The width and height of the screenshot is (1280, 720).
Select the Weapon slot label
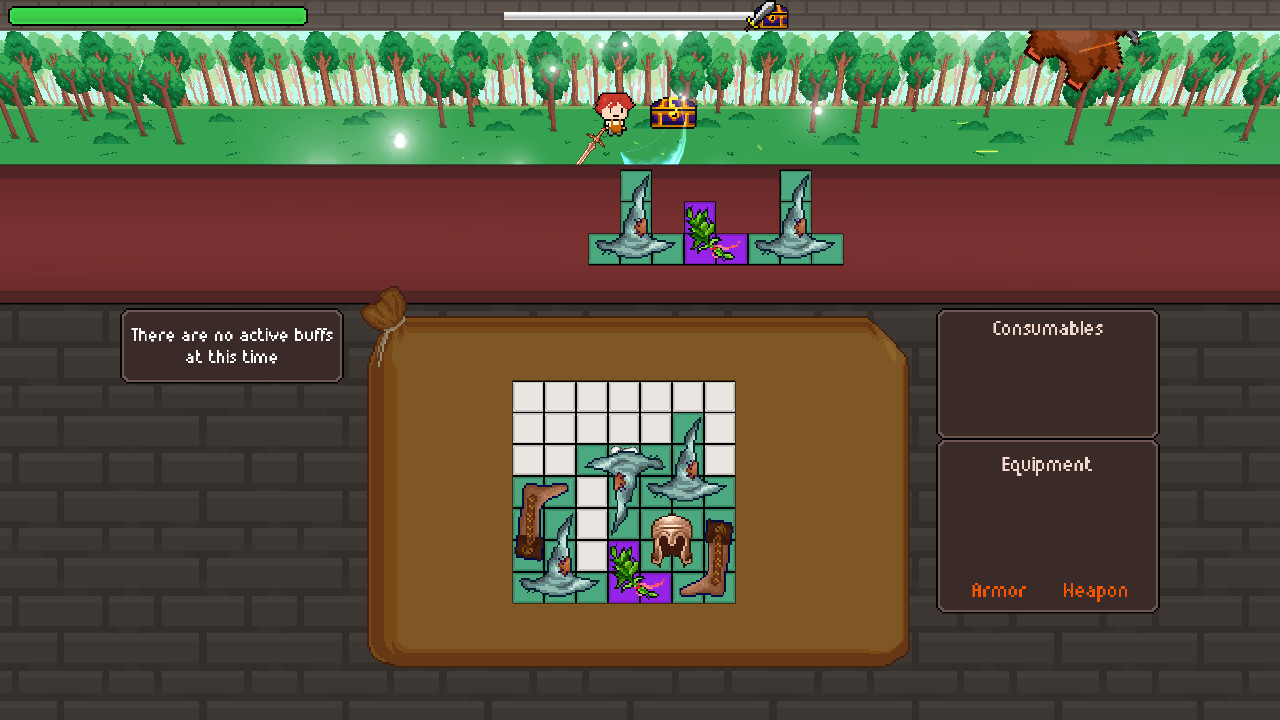(1095, 591)
